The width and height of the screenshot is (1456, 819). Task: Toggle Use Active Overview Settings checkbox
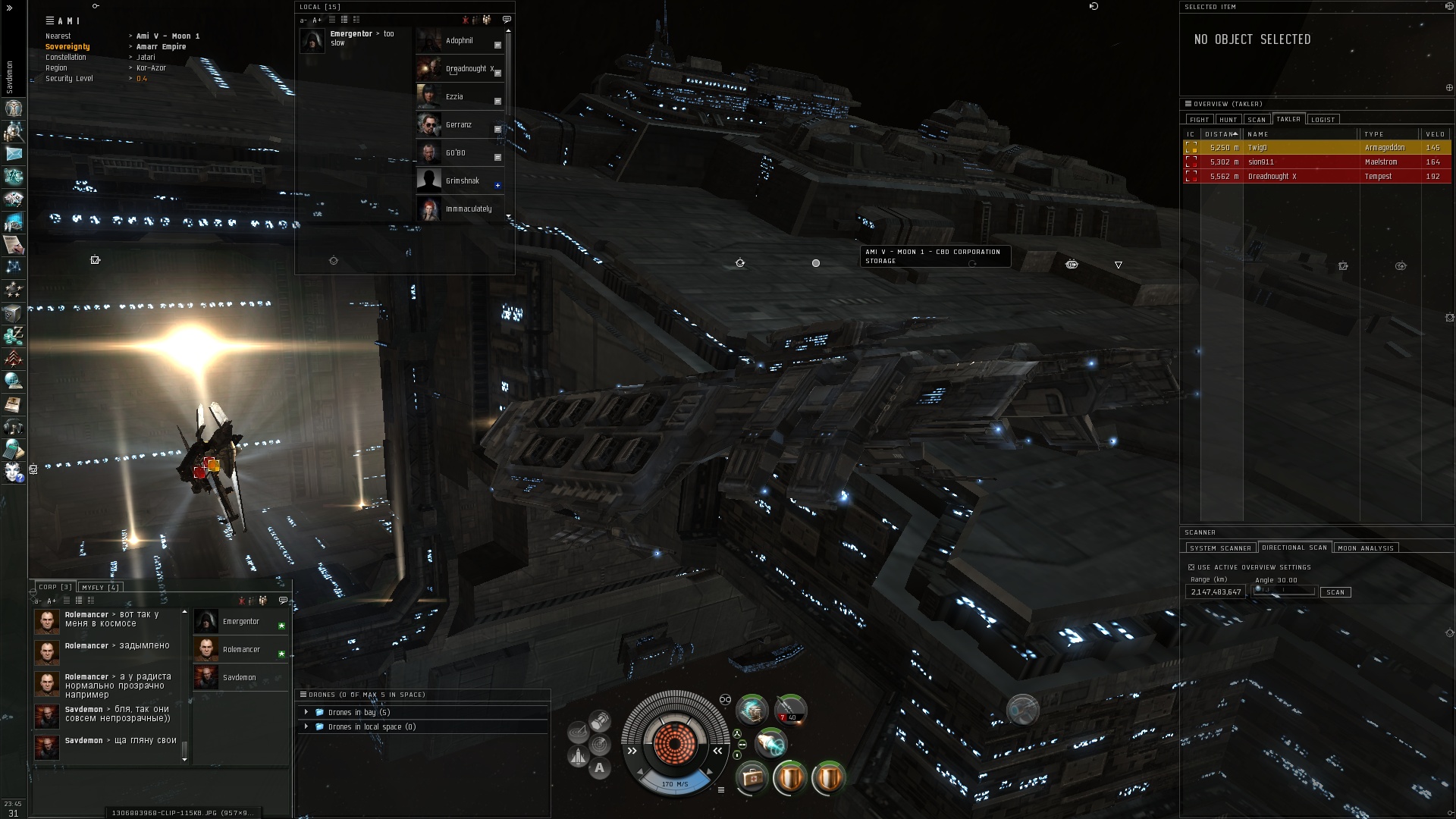[1191, 567]
